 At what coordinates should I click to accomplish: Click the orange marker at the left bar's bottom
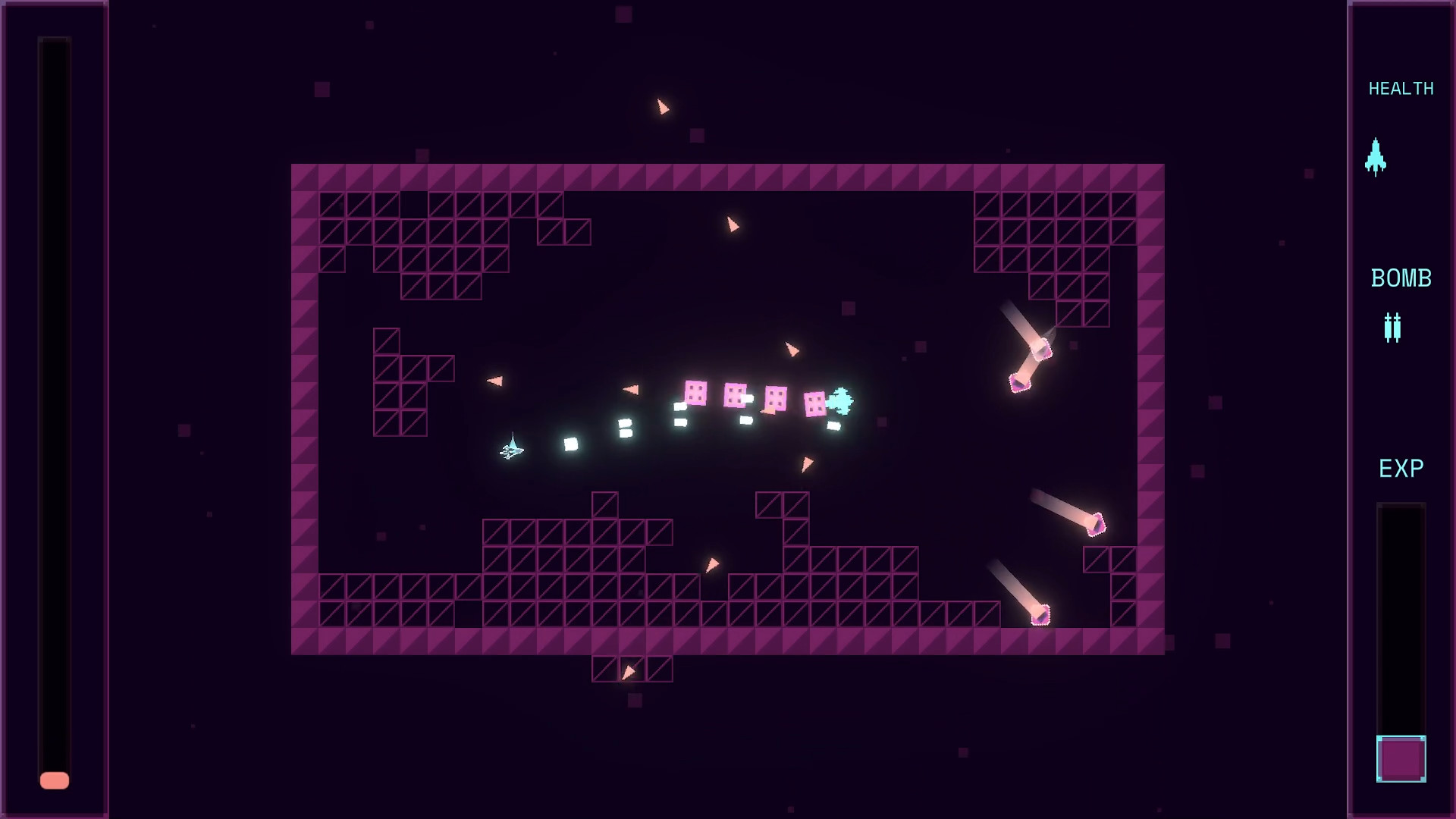pos(55,779)
